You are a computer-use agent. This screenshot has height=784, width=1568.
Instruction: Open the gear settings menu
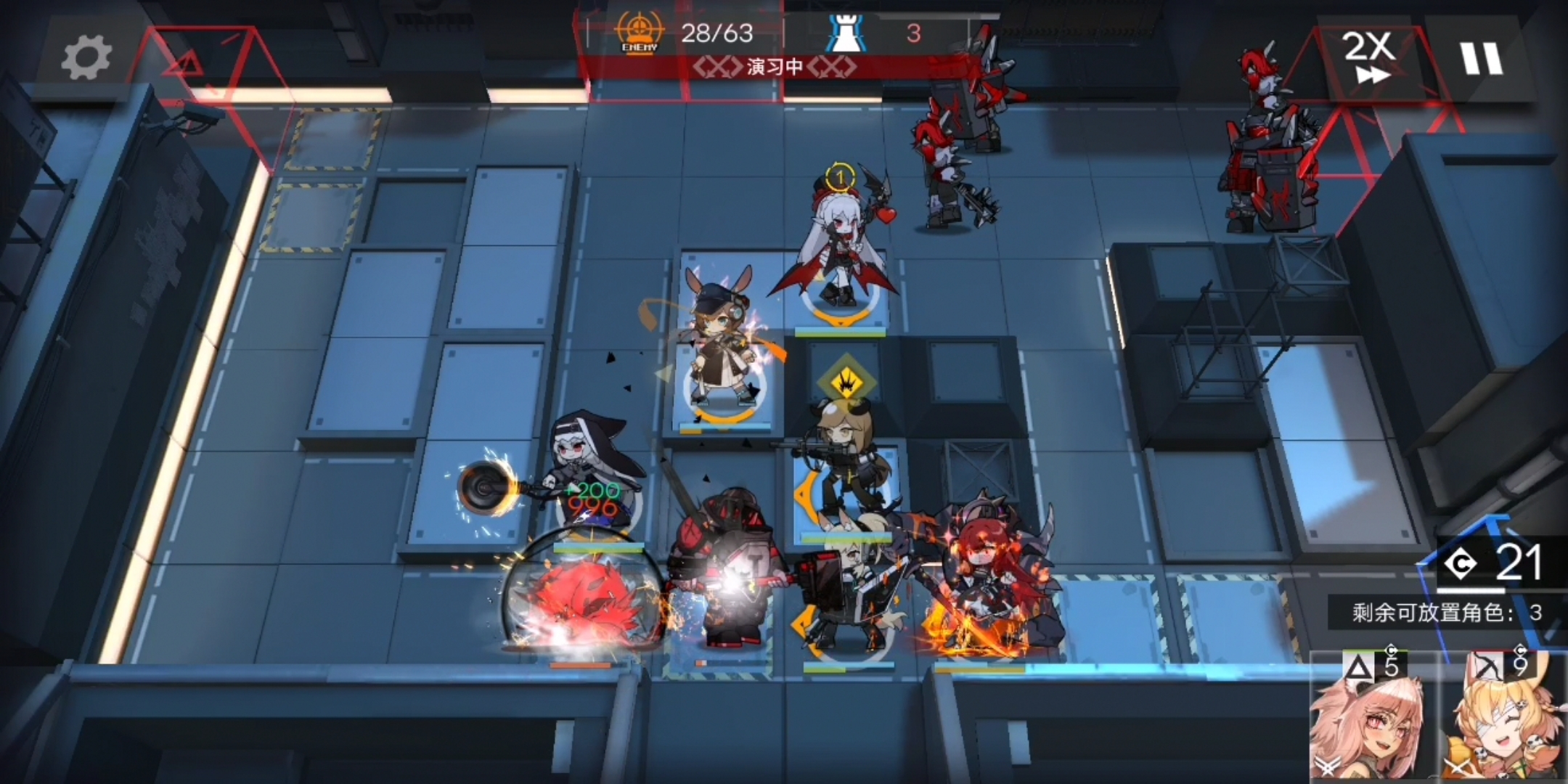pos(86,58)
